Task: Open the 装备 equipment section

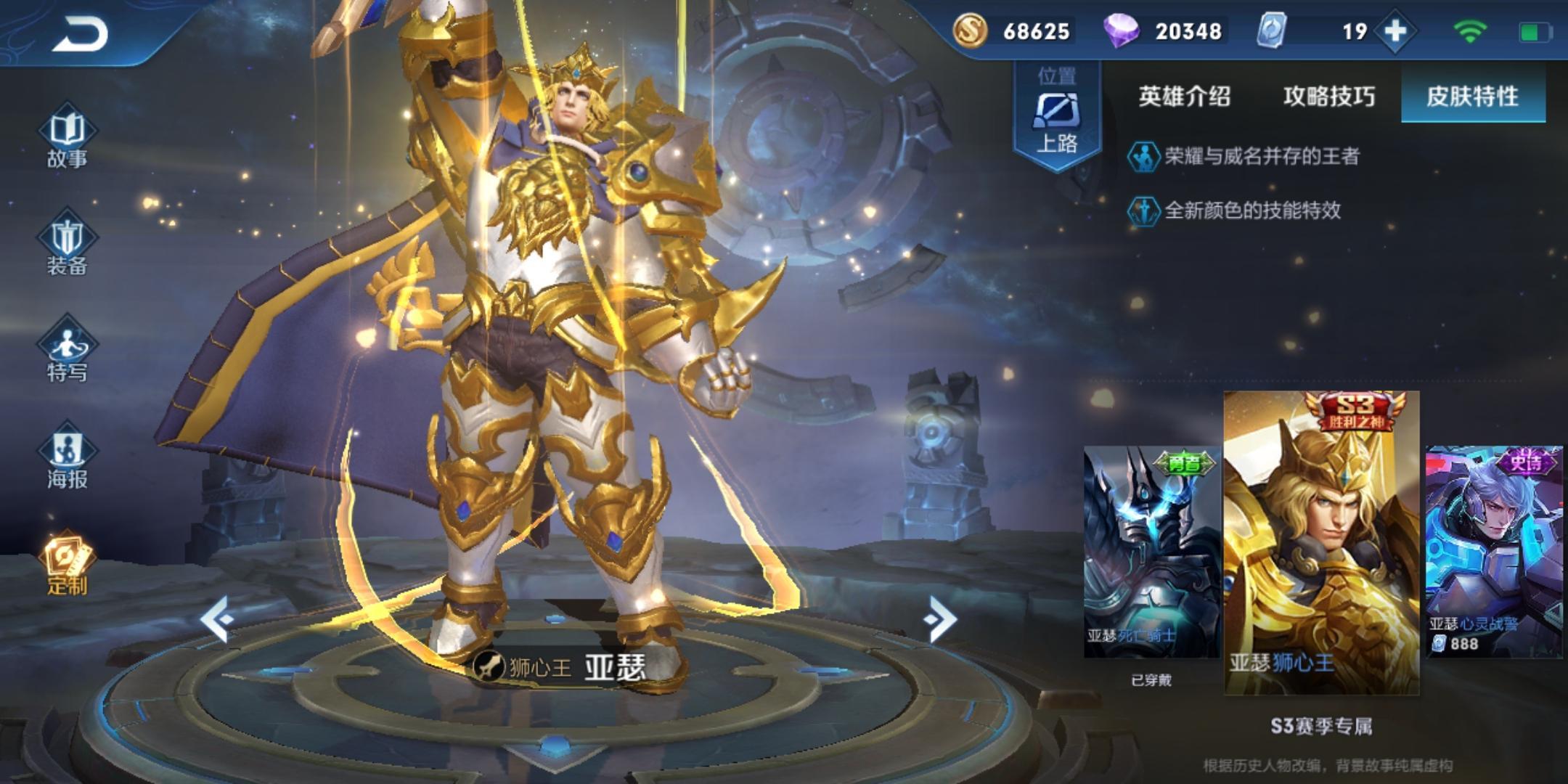Action: coord(67,245)
